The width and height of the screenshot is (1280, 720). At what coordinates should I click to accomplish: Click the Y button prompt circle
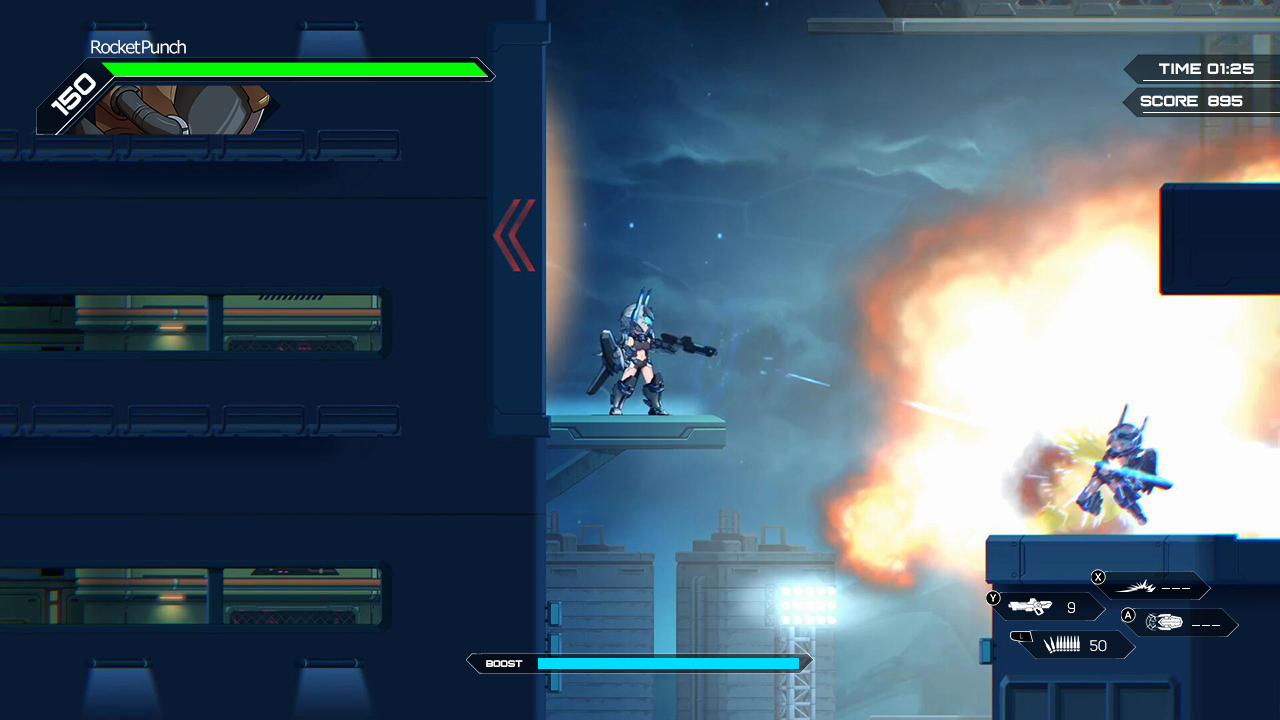993,597
